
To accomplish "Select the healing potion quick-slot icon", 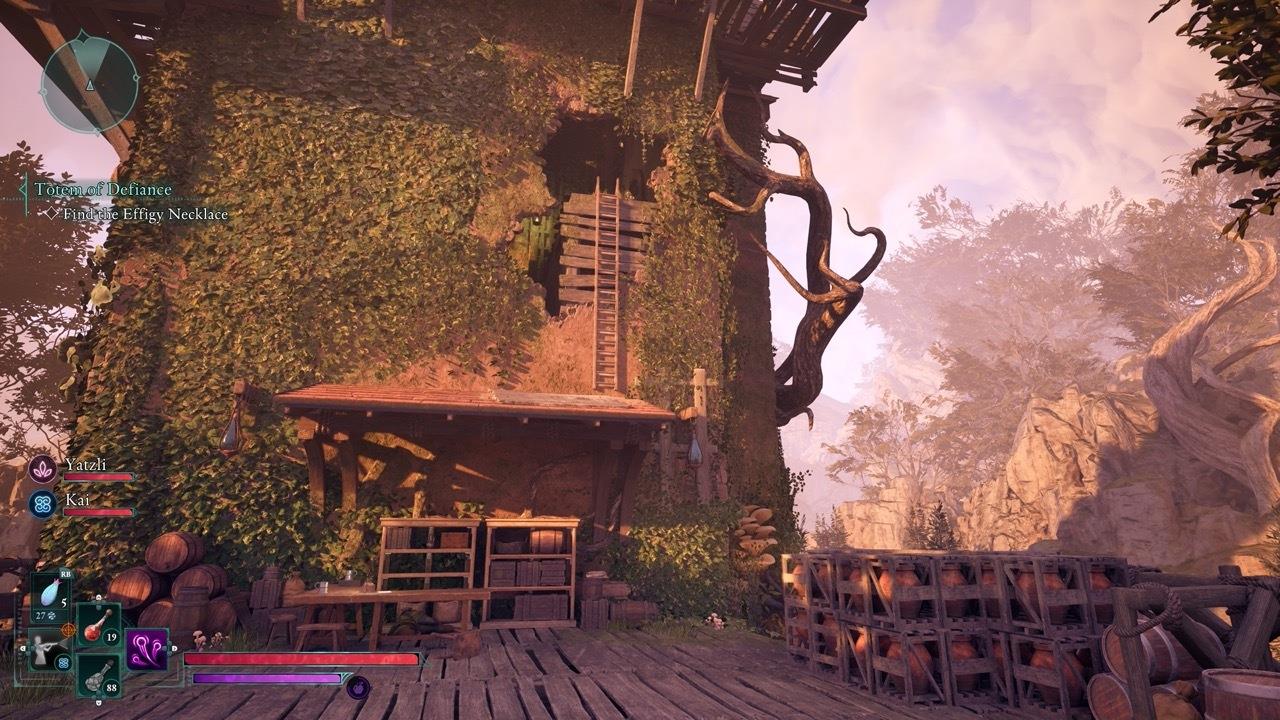I will [x=52, y=590].
